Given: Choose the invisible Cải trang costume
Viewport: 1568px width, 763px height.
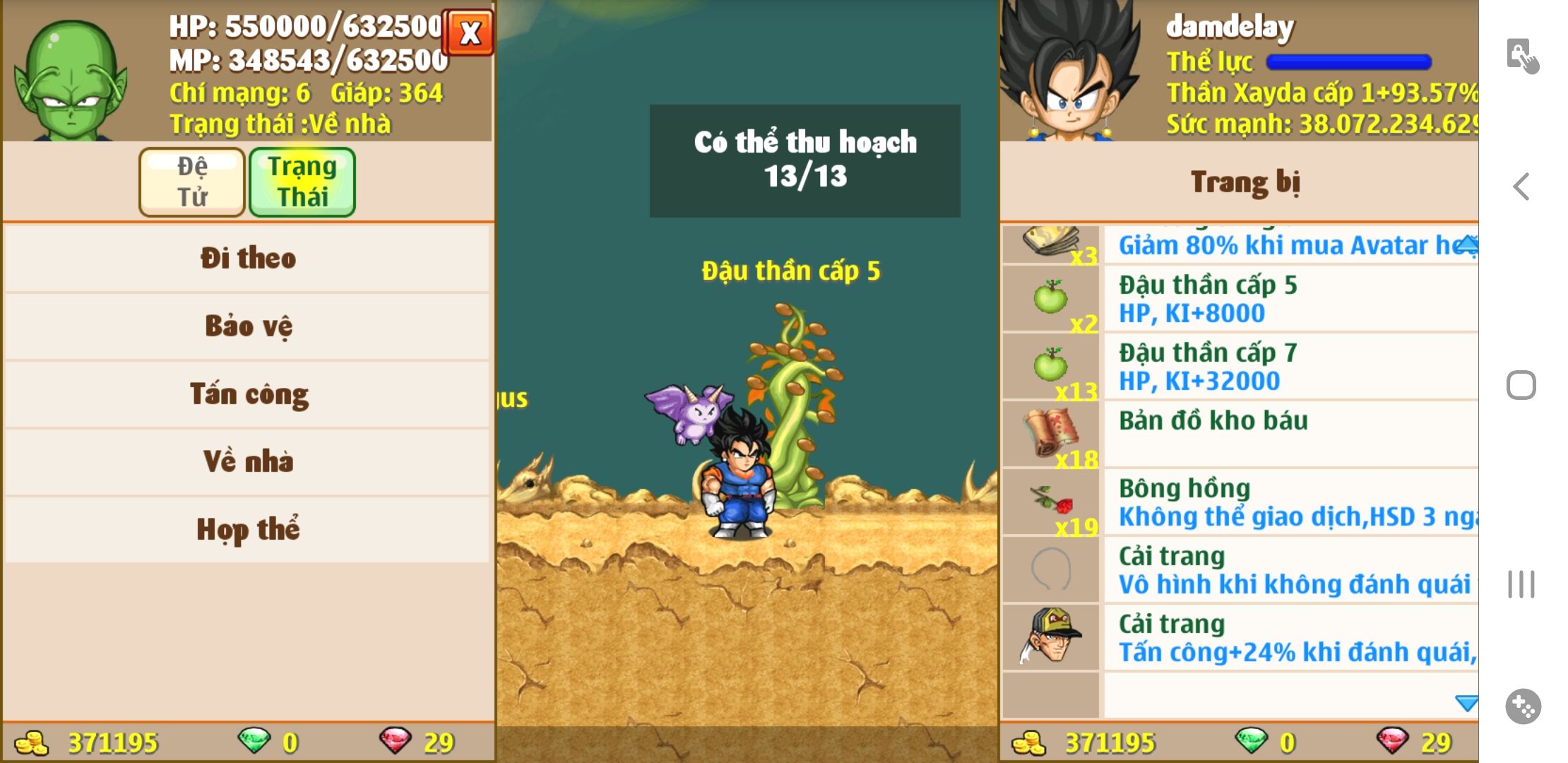Looking at the screenshot, I should point(1240,569).
